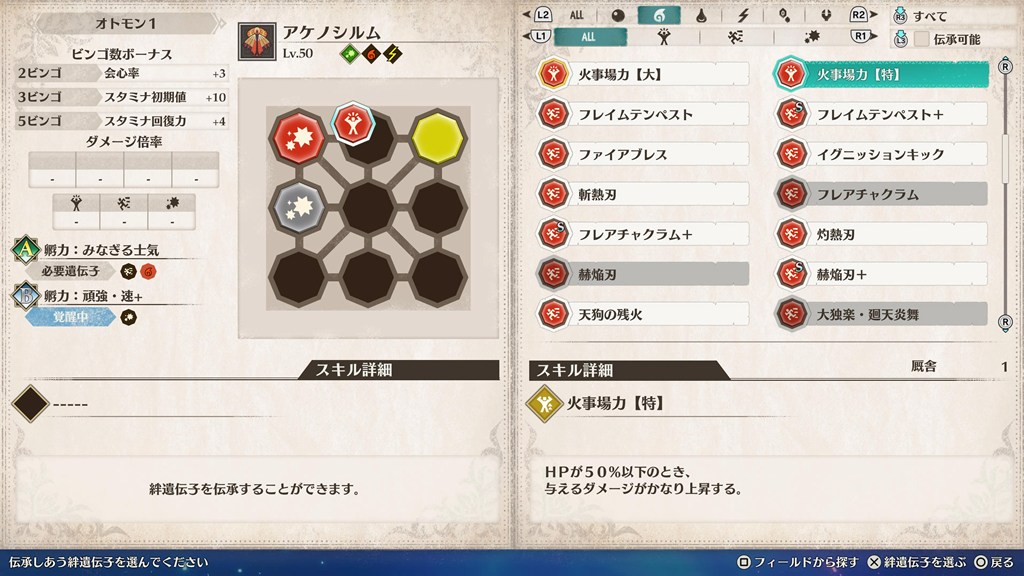Filter by the burst gene type tab

[808, 37]
